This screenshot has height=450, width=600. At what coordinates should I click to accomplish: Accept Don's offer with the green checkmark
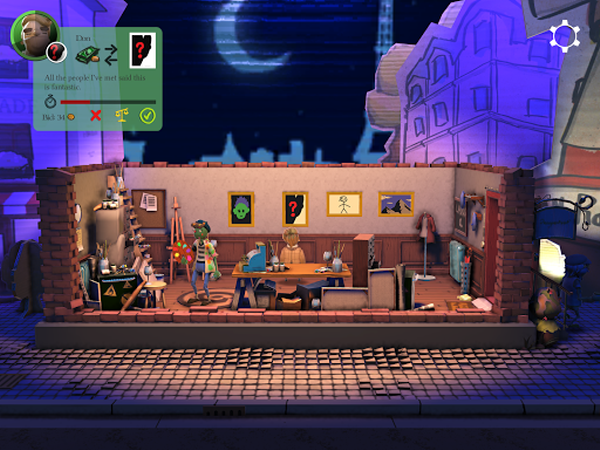pyautogui.click(x=147, y=117)
